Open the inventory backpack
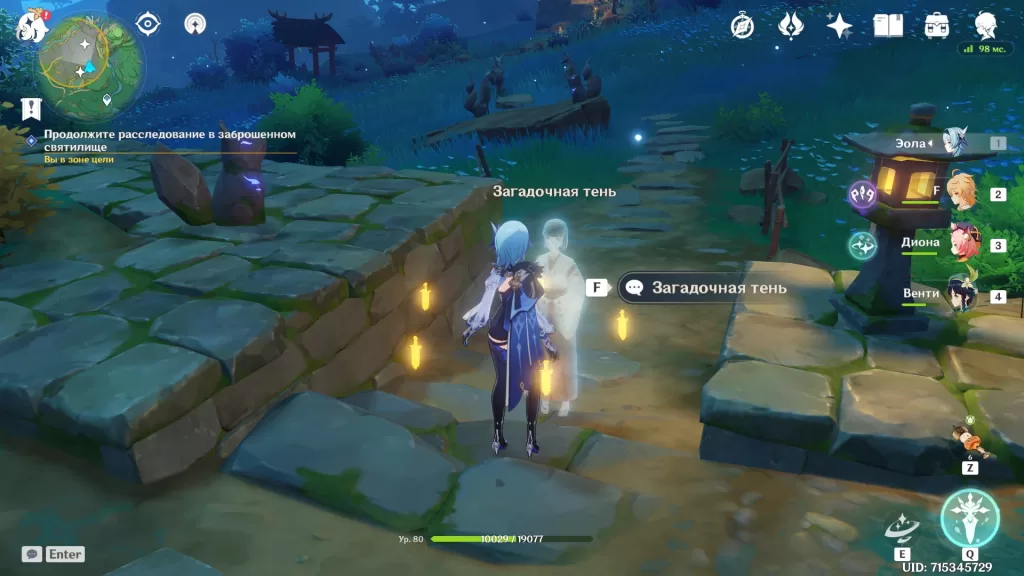This screenshot has height=576, width=1024. click(x=937, y=26)
